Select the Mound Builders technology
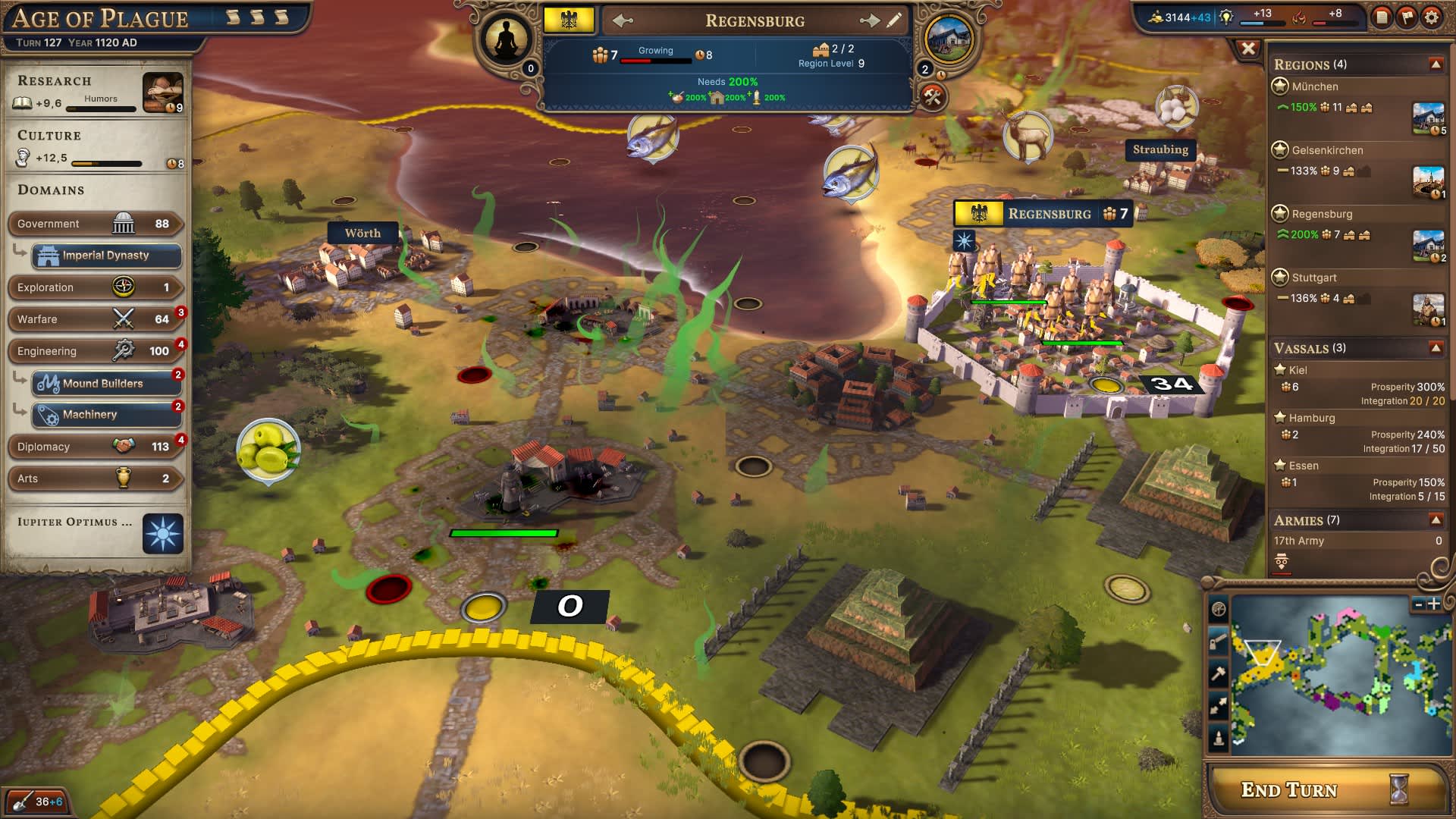 (106, 384)
